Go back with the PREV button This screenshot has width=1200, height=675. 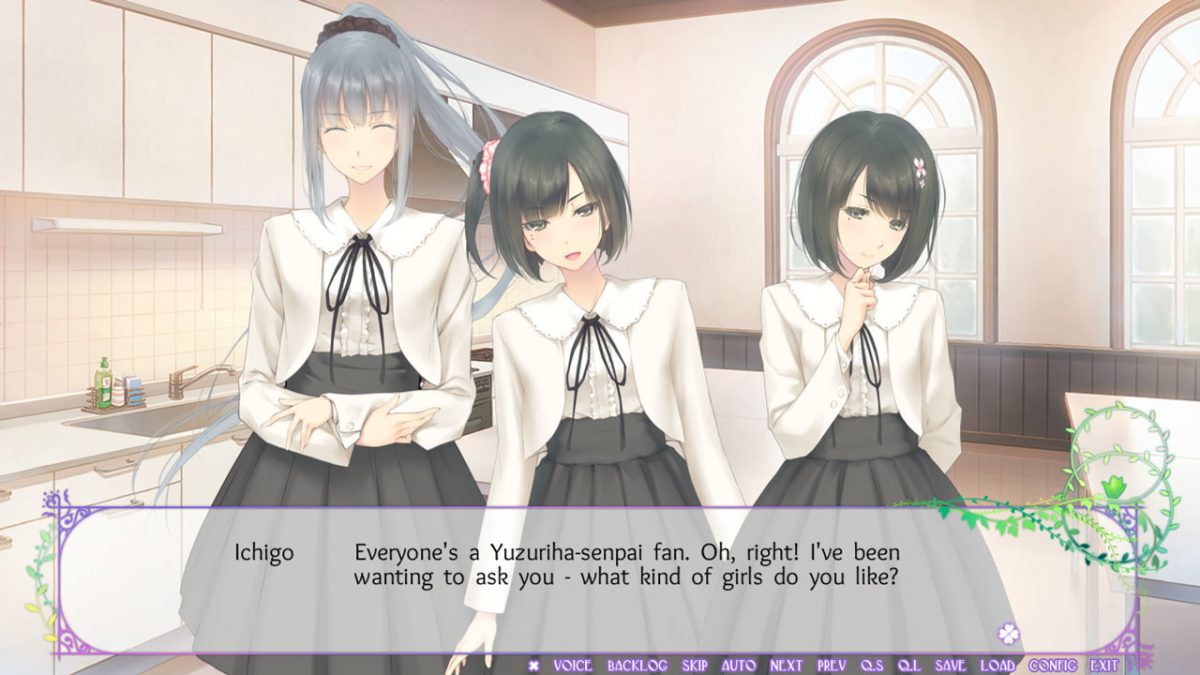832,666
